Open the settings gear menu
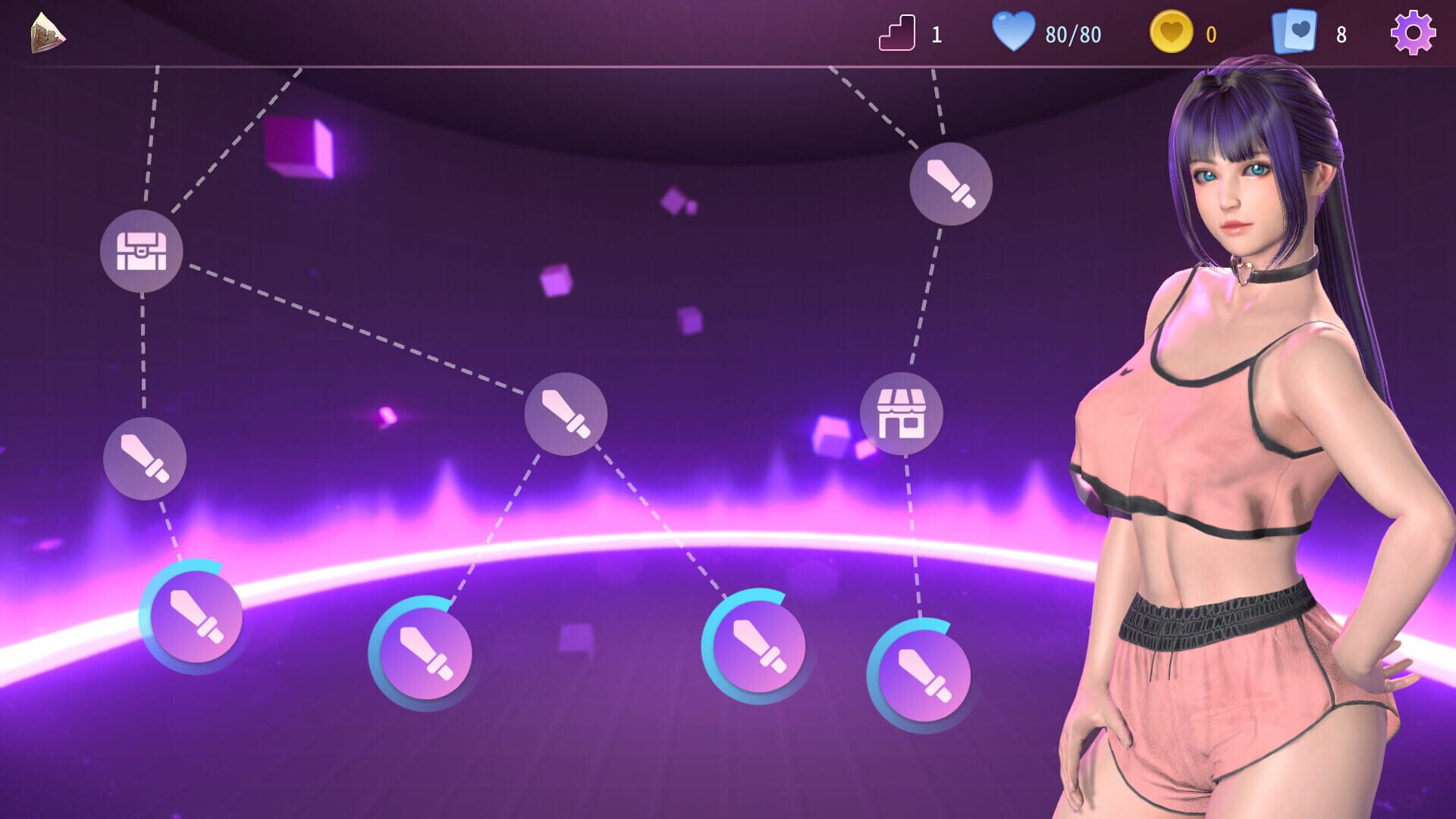Screen dimensions: 1456x819 click(1413, 33)
